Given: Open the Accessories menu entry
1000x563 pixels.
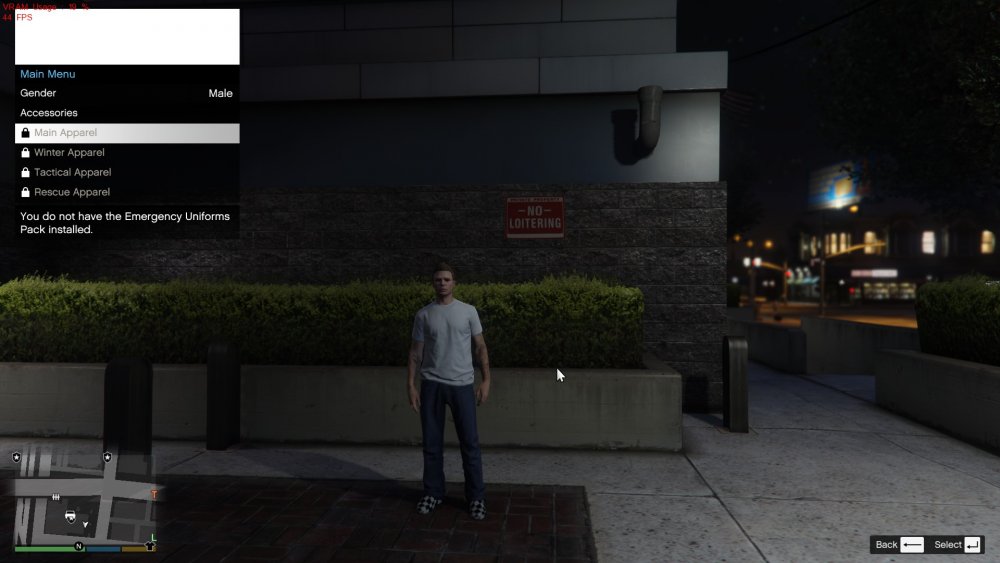Looking at the screenshot, I should [x=127, y=113].
